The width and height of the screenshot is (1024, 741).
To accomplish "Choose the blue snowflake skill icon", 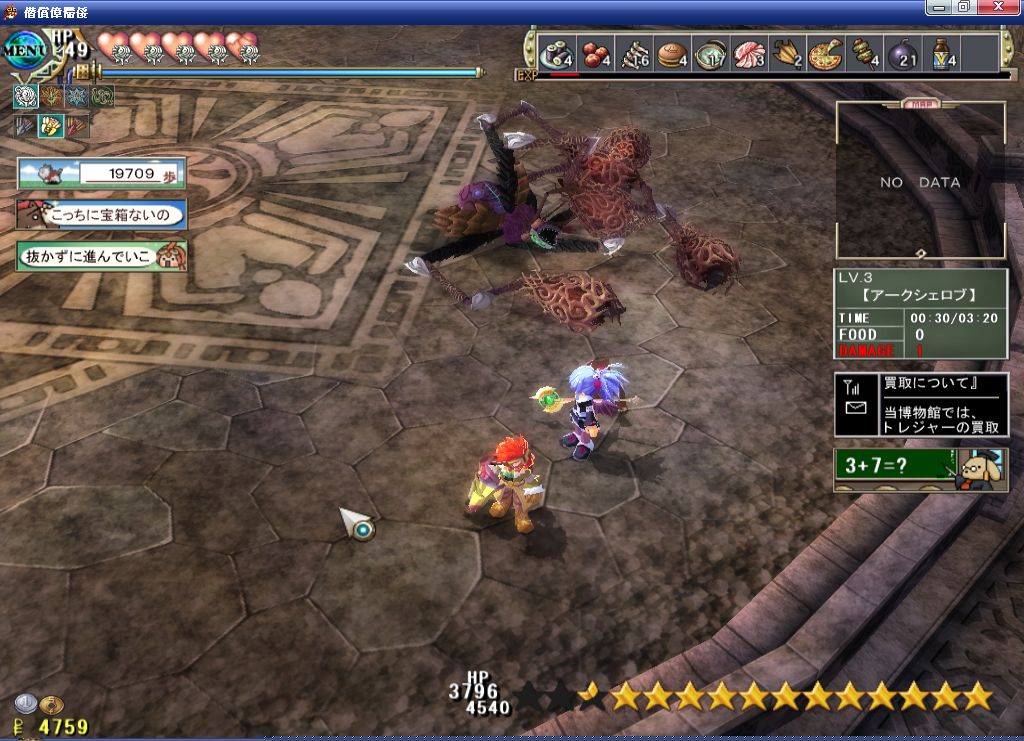I will click(77, 97).
